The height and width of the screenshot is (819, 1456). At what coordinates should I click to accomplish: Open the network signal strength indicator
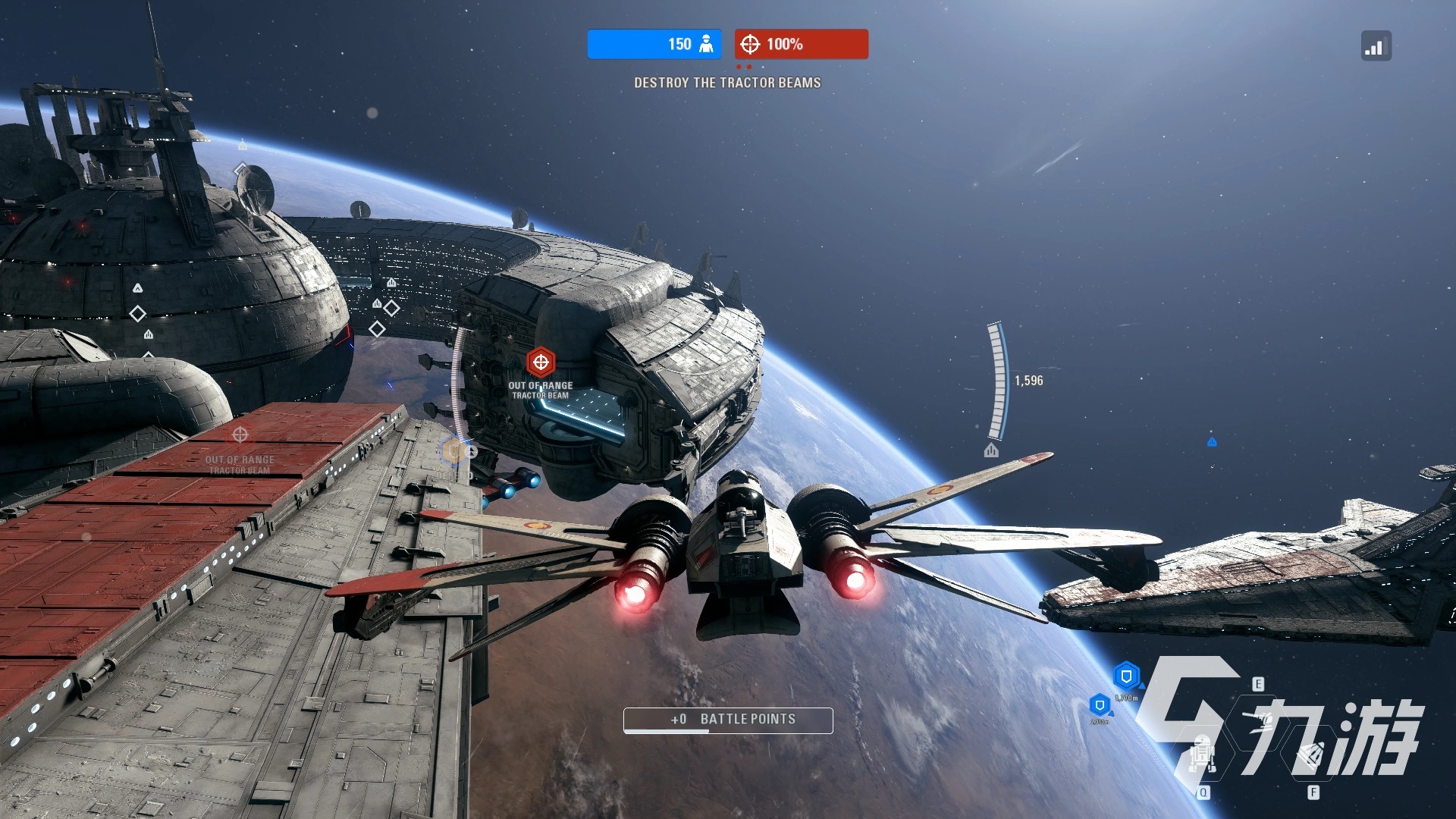tap(1376, 46)
